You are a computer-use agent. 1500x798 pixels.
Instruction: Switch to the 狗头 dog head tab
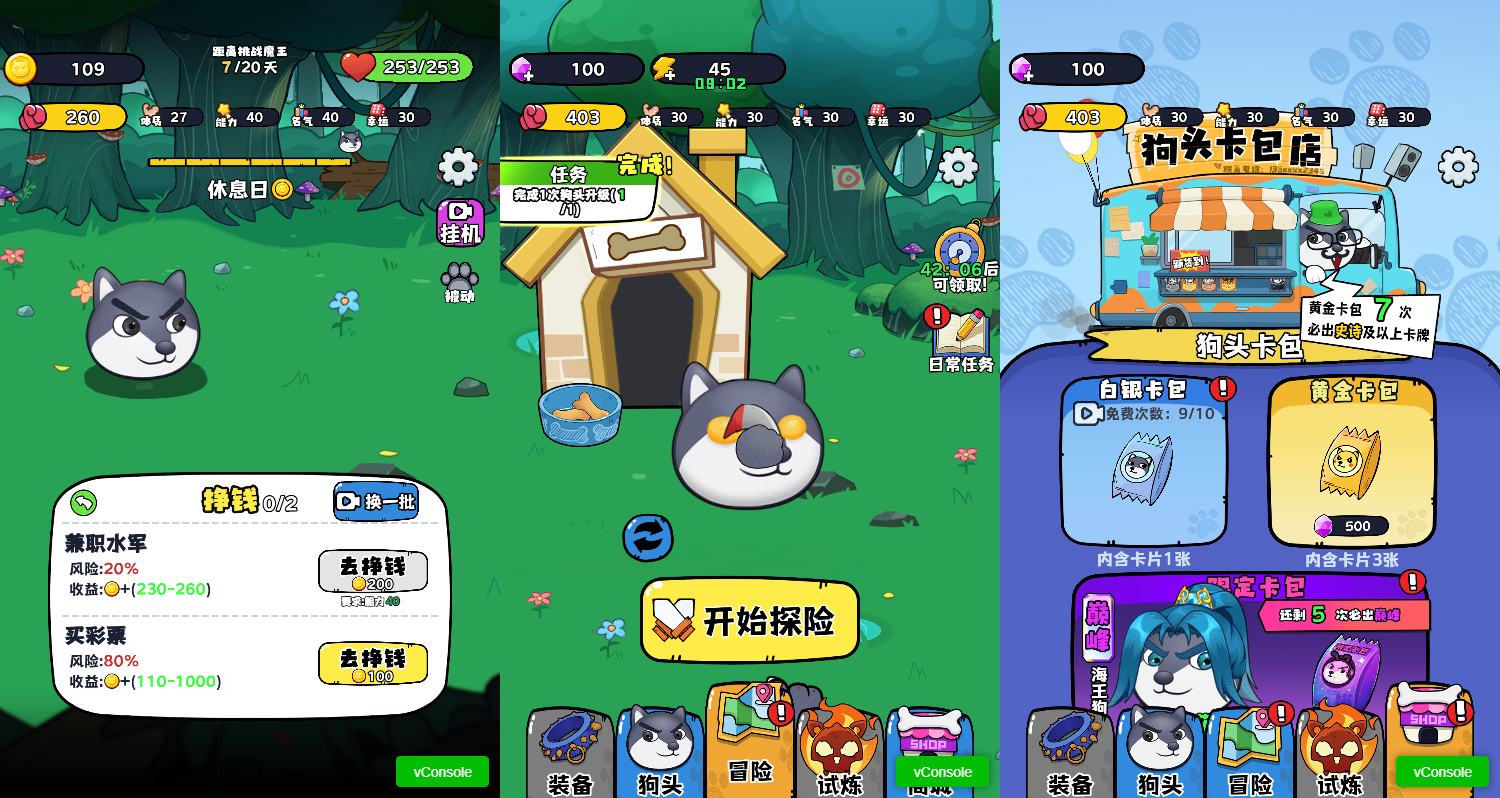[658, 740]
